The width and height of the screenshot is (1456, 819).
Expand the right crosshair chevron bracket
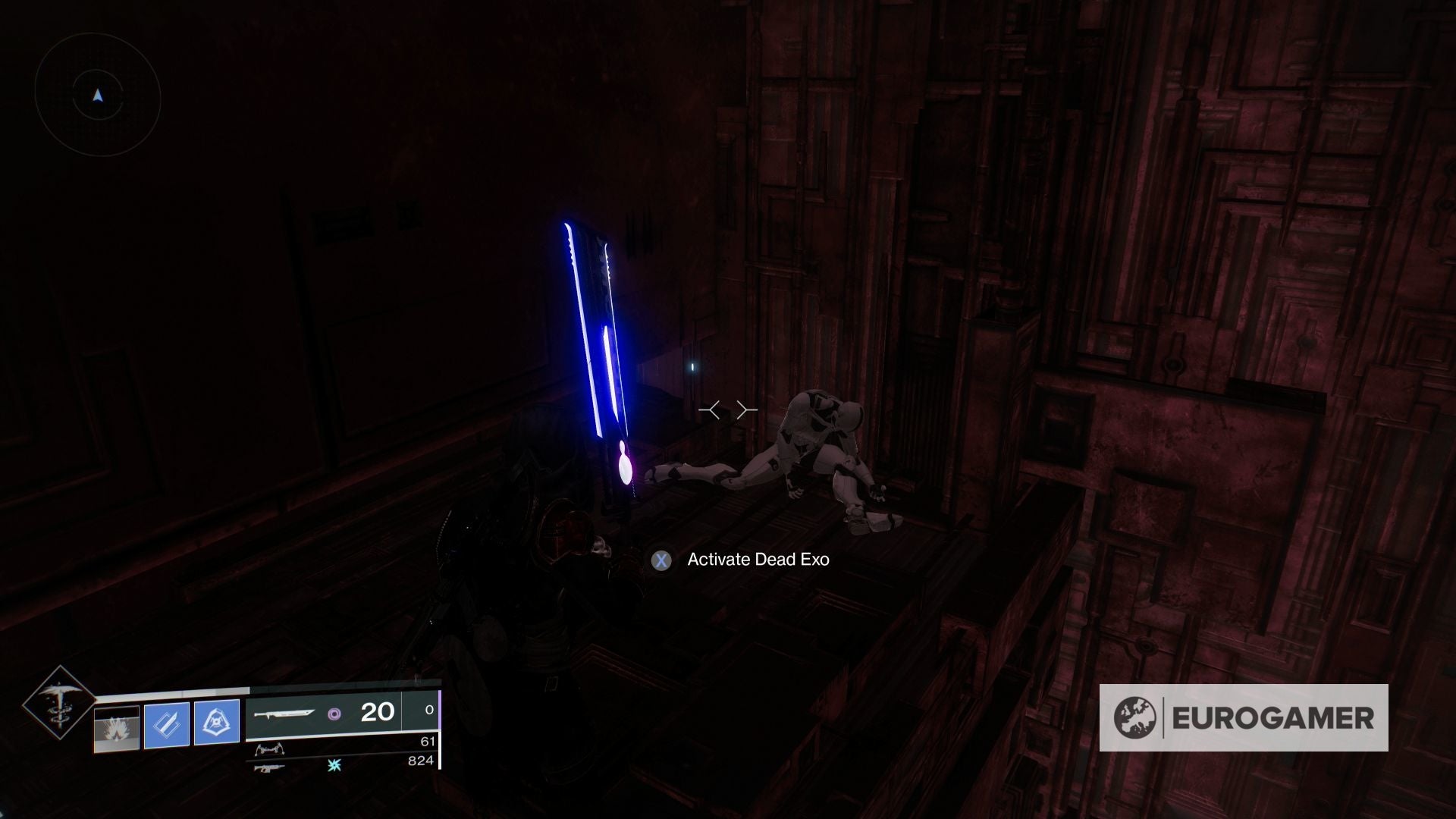click(745, 409)
